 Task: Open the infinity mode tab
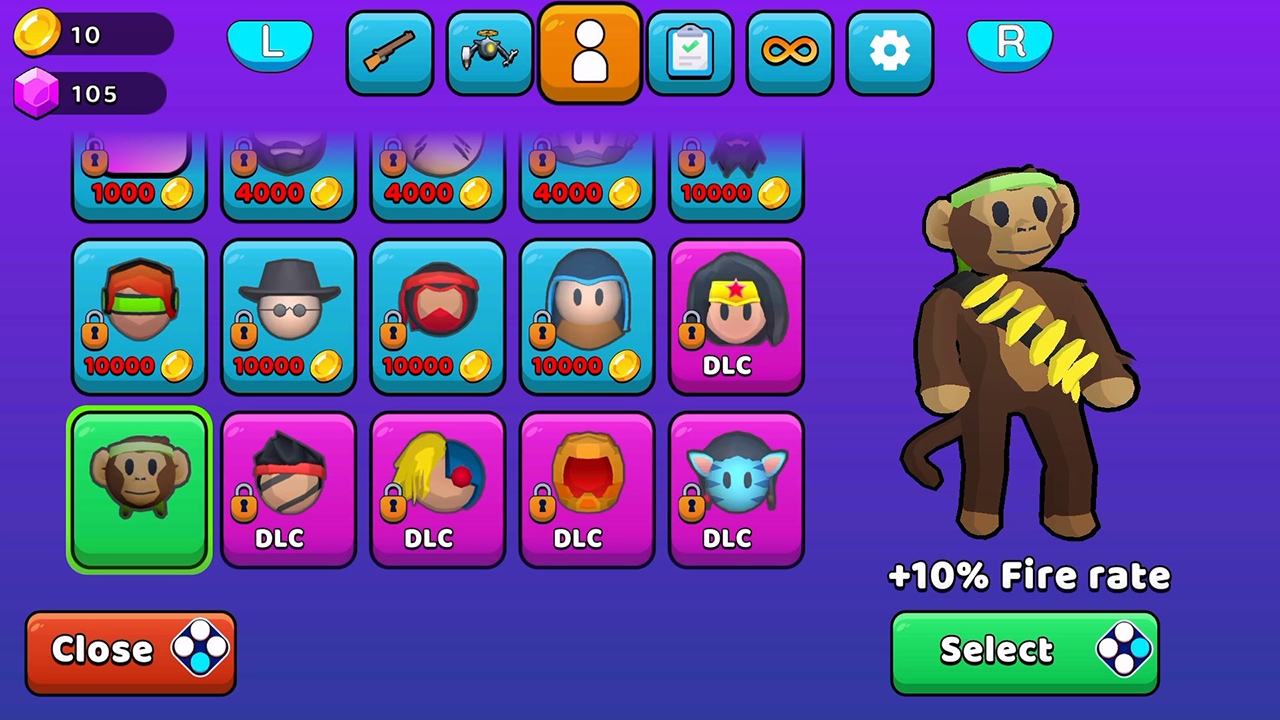(789, 52)
